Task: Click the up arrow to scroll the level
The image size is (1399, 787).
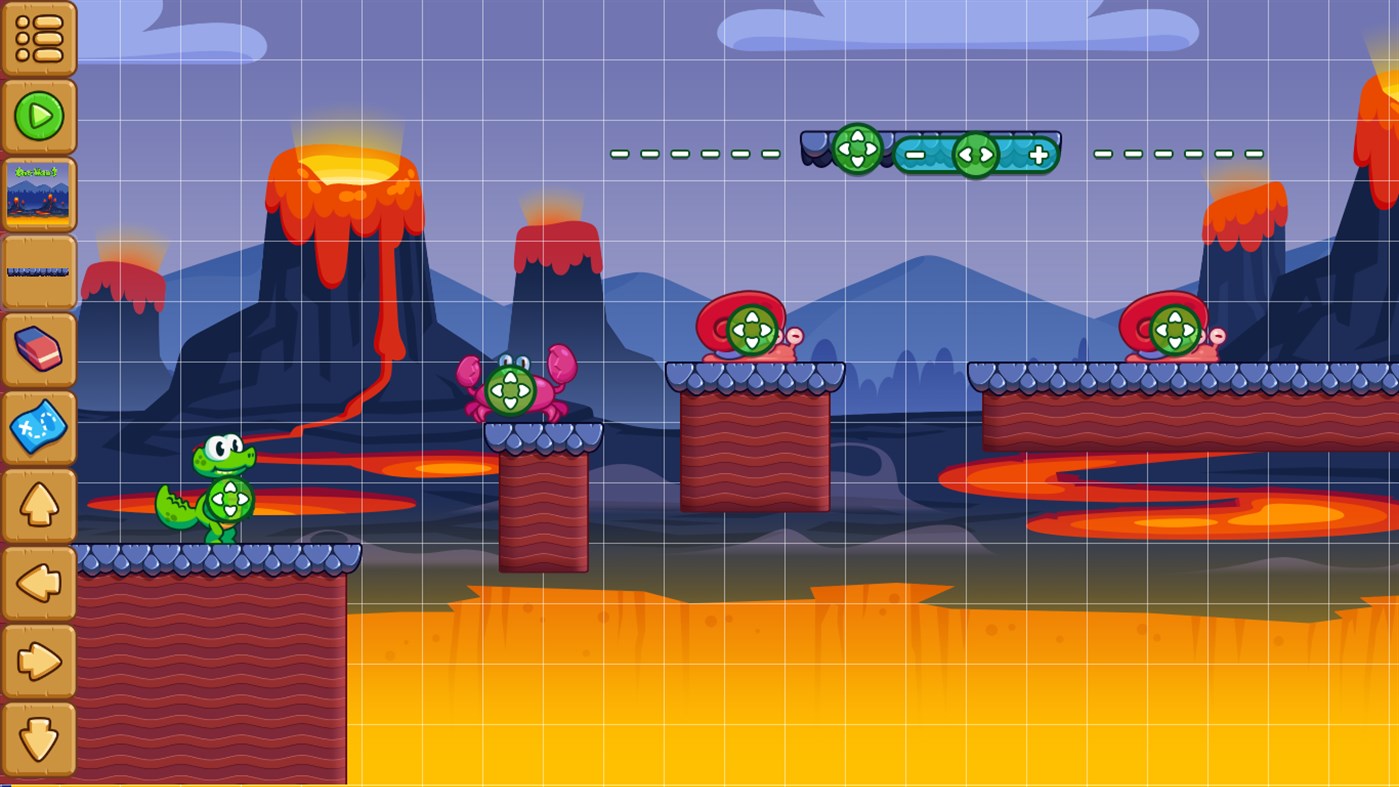Action: point(39,503)
